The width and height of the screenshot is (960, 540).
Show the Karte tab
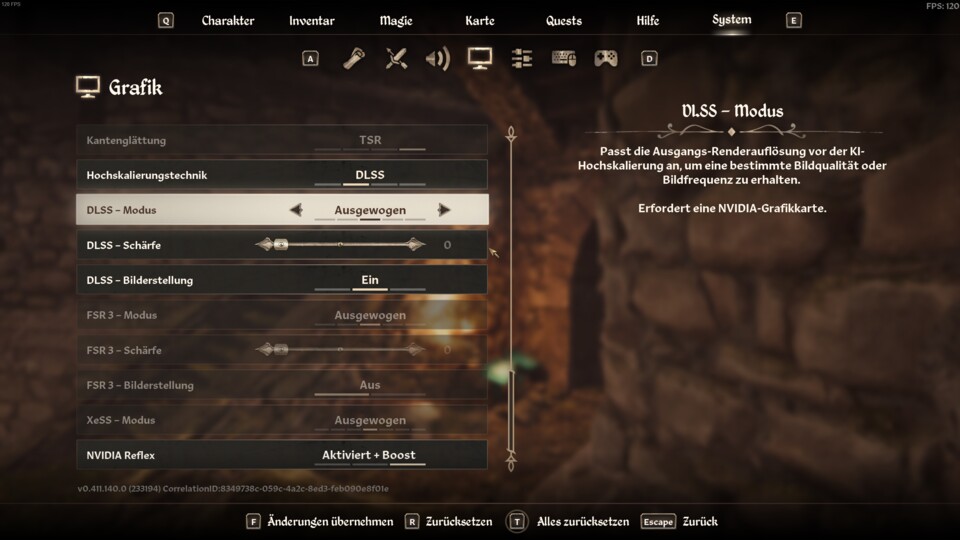pyautogui.click(x=480, y=21)
